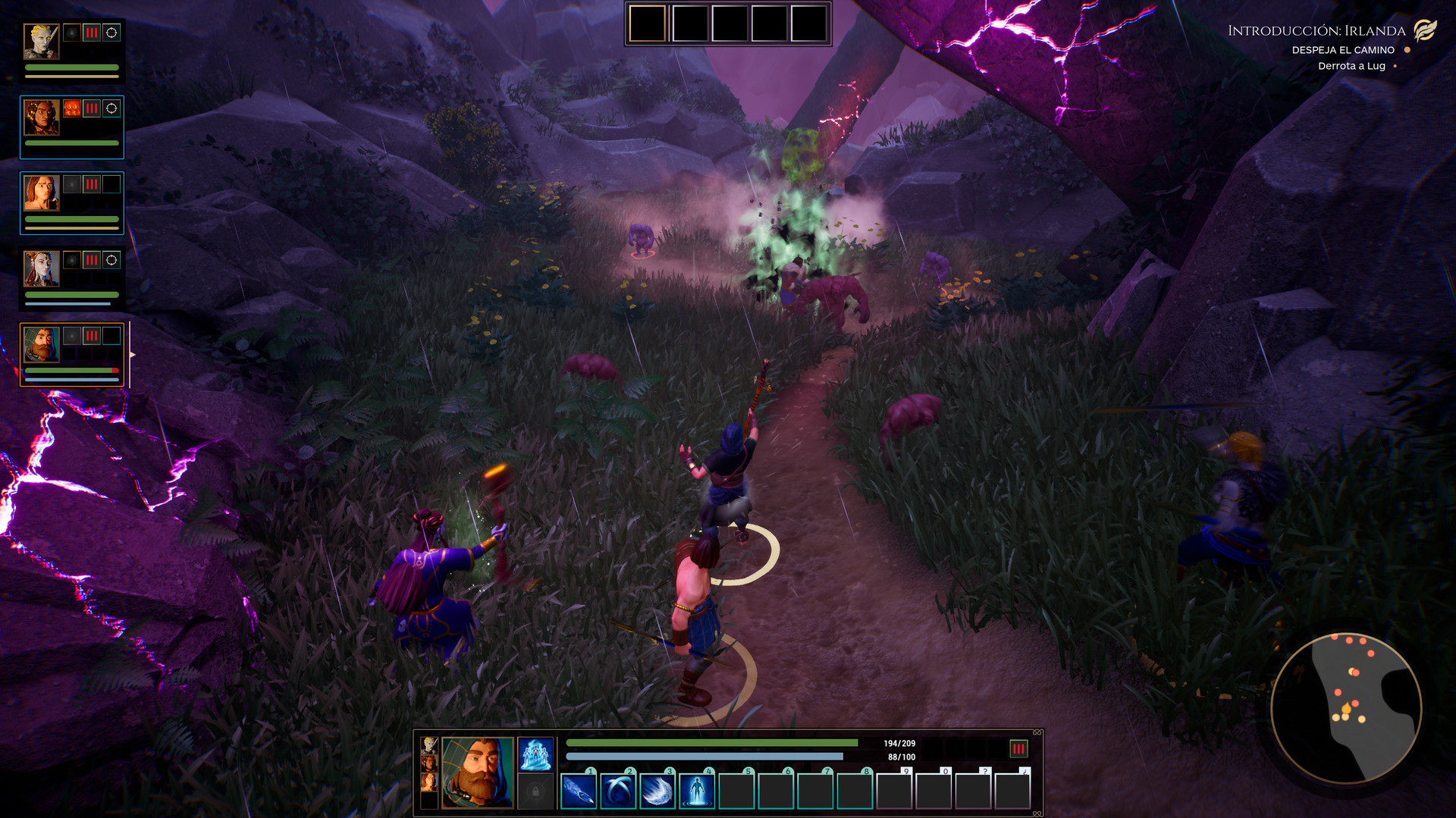
Task: Toggle the targeting reticle on the first character frame
Action: [111, 33]
